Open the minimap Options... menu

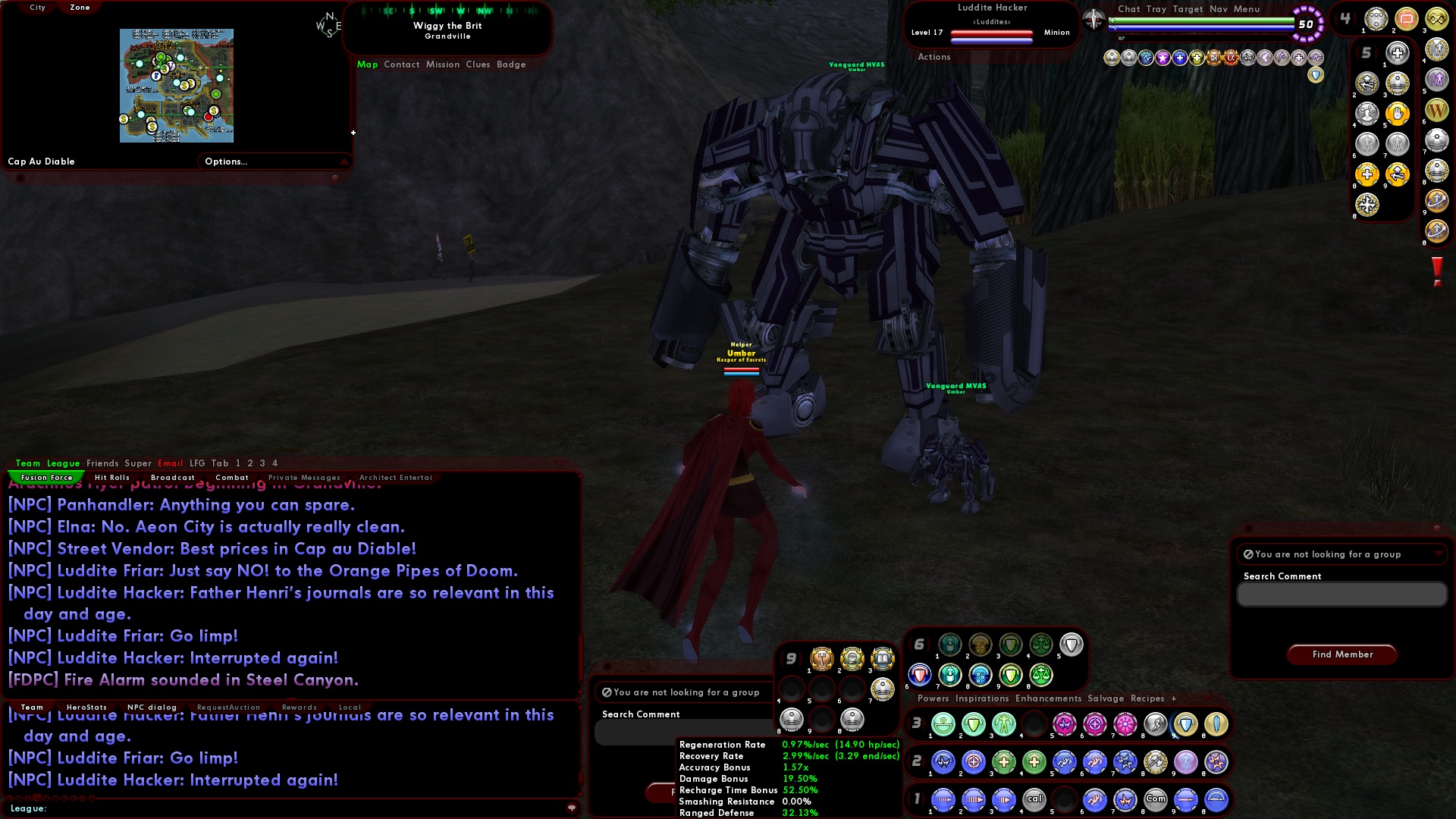point(225,162)
